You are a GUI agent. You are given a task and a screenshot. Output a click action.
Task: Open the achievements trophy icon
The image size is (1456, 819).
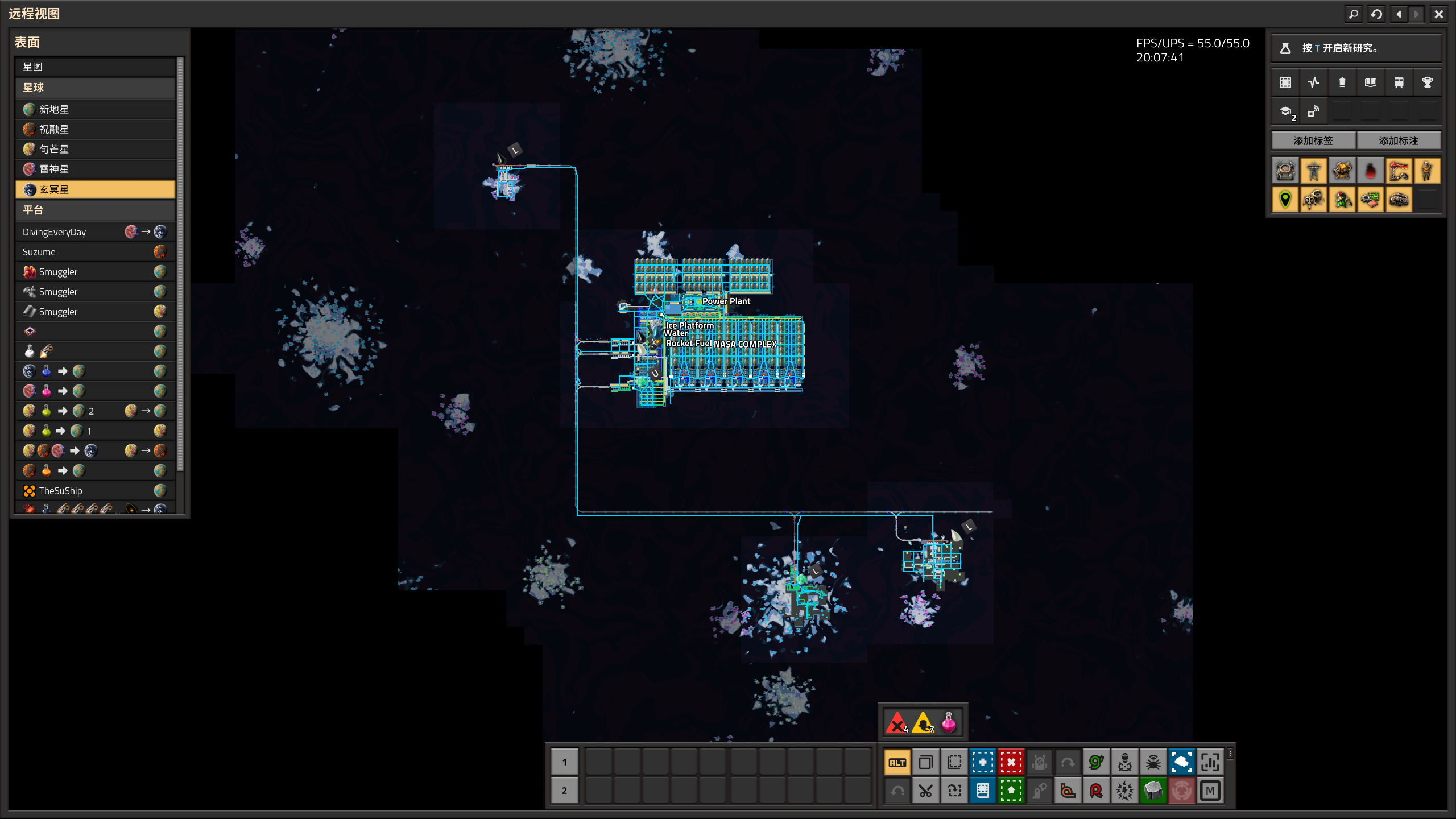[1427, 82]
